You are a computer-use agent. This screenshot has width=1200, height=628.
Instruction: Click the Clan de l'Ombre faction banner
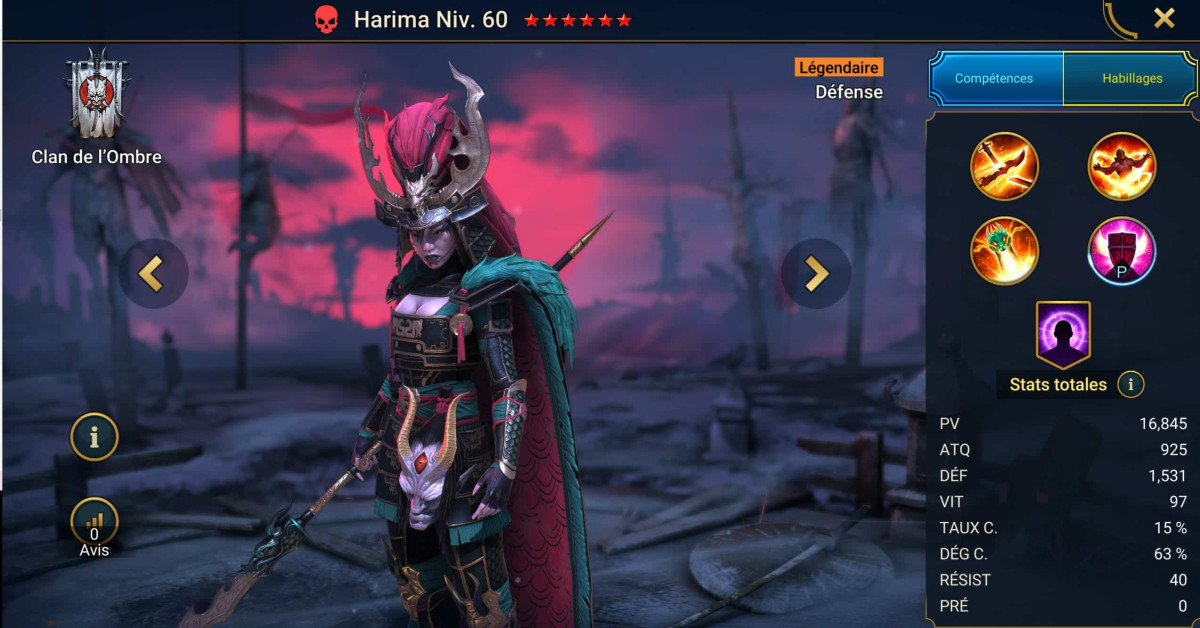pos(96,95)
